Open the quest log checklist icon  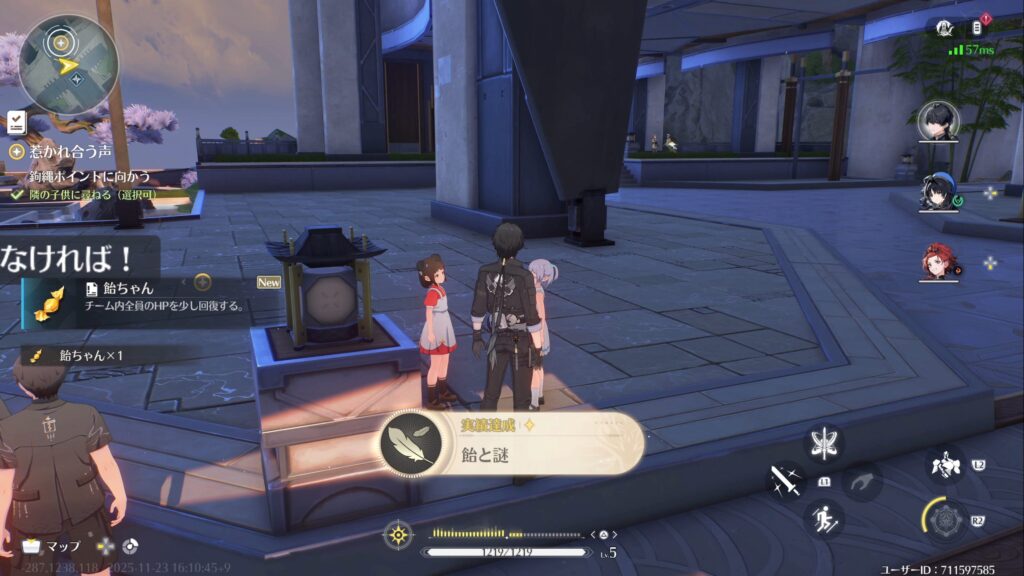tap(16, 122)
